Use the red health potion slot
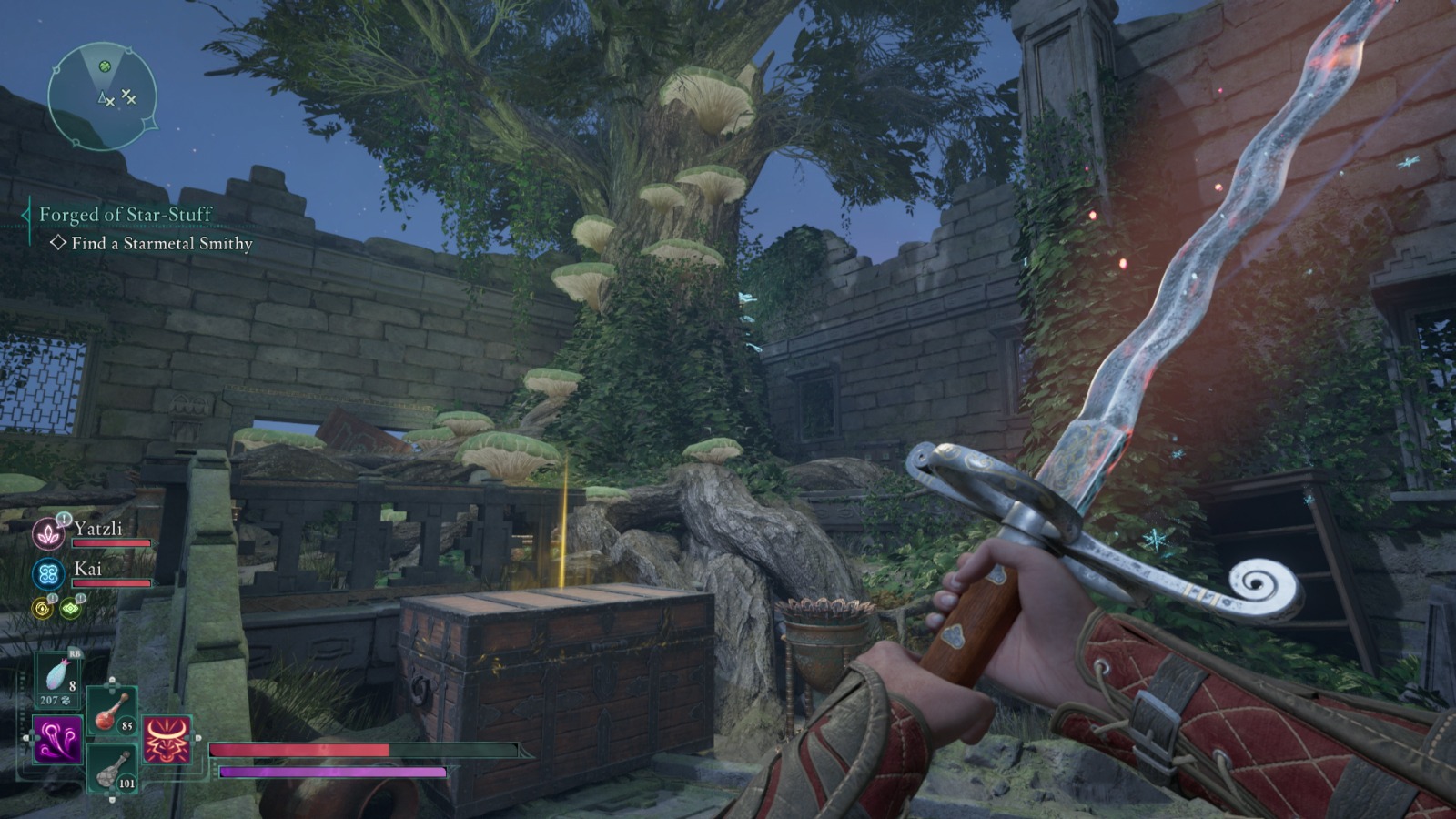Image resolution: width=1456 pixels, height=819 pixels. tap(112, 711)
